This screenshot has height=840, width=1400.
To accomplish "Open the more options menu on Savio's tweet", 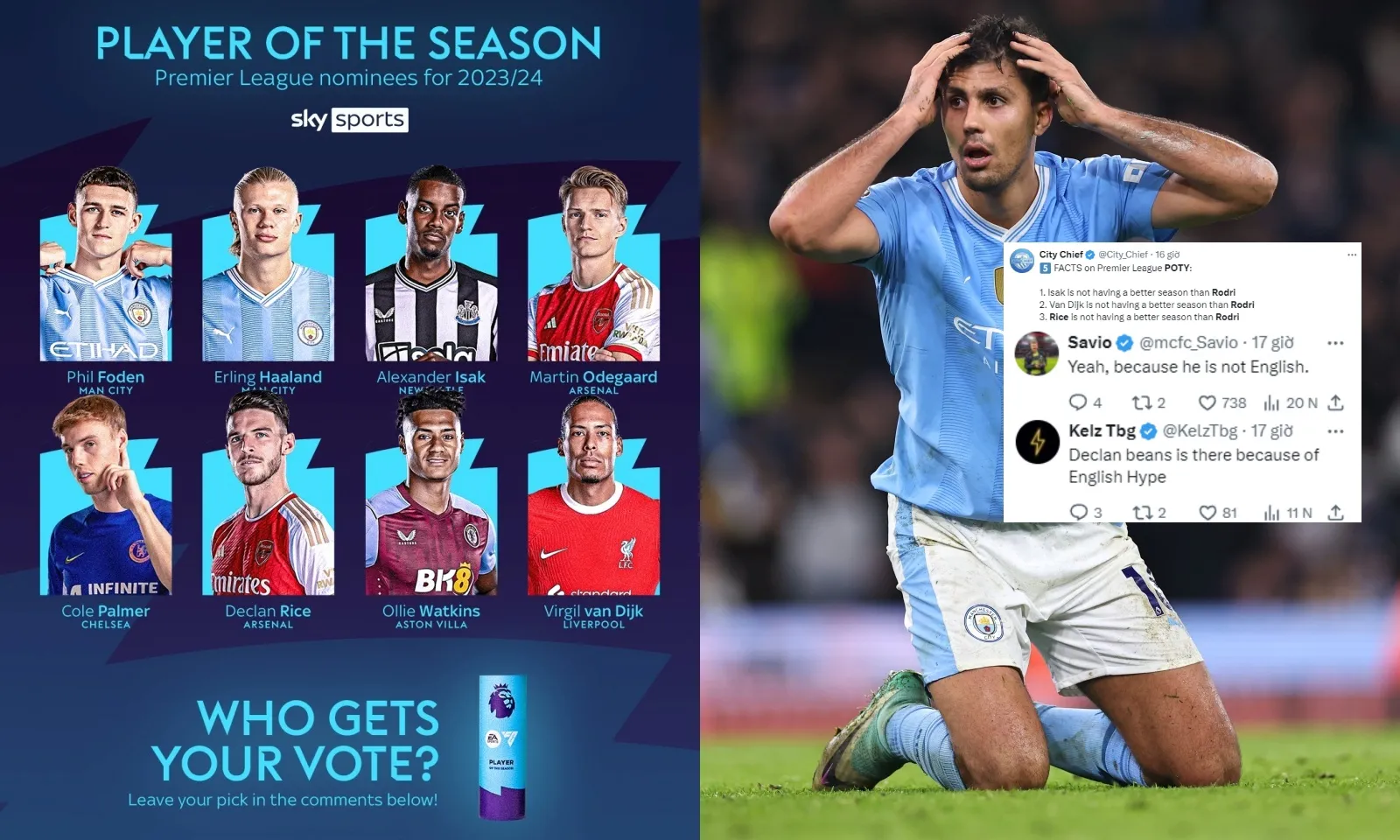I will [1336, 343].
